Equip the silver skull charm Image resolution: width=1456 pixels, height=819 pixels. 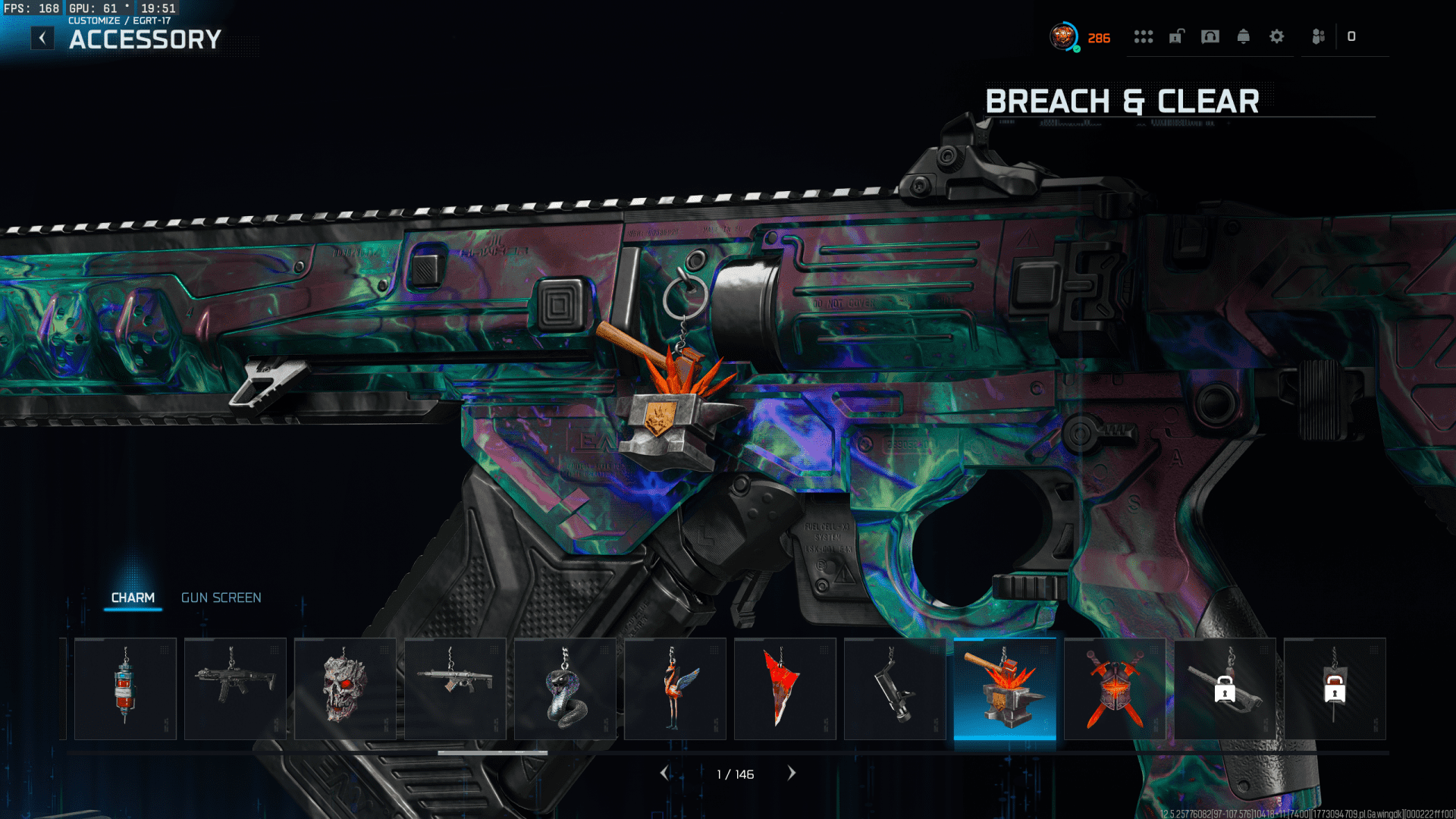(x=345, y=689)
